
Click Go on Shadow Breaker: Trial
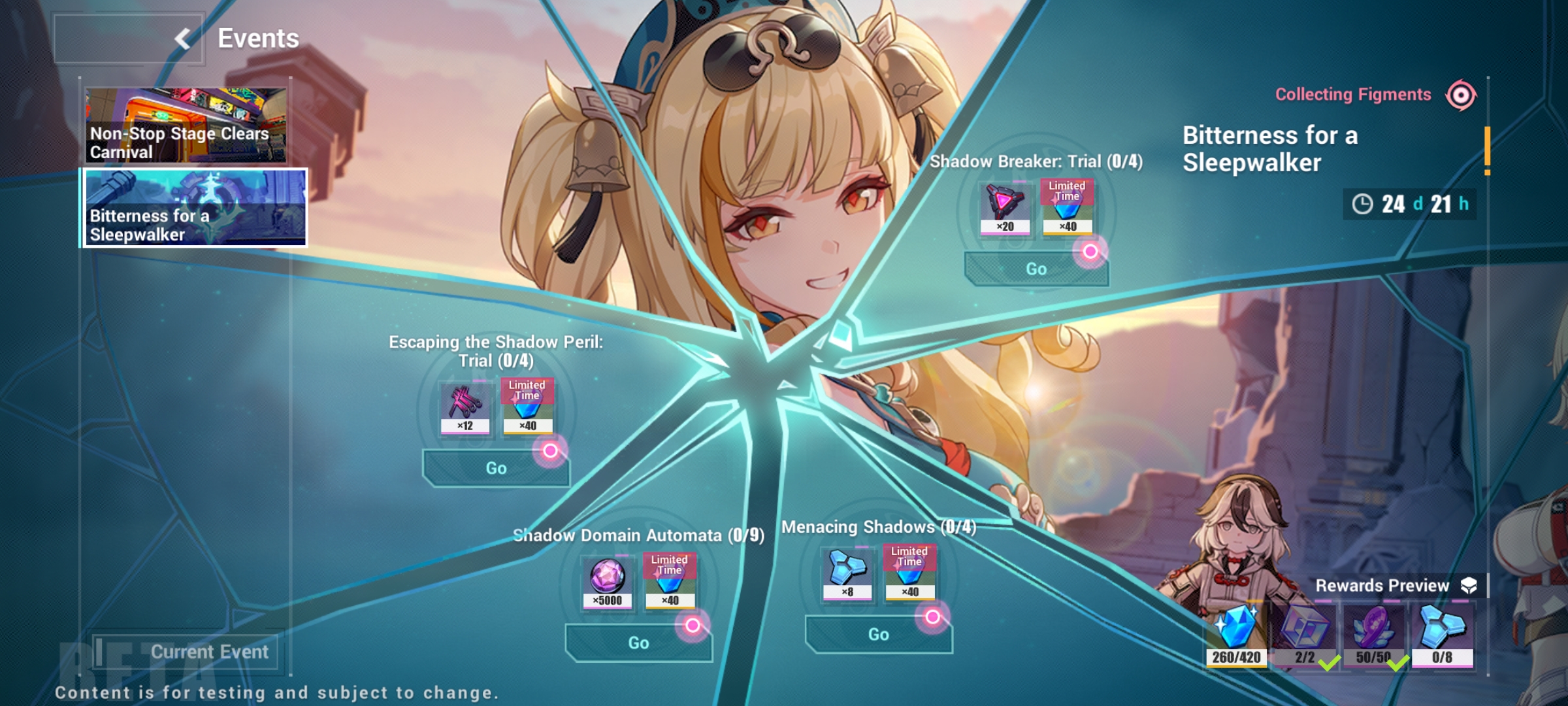click(x=1037, y=268)
